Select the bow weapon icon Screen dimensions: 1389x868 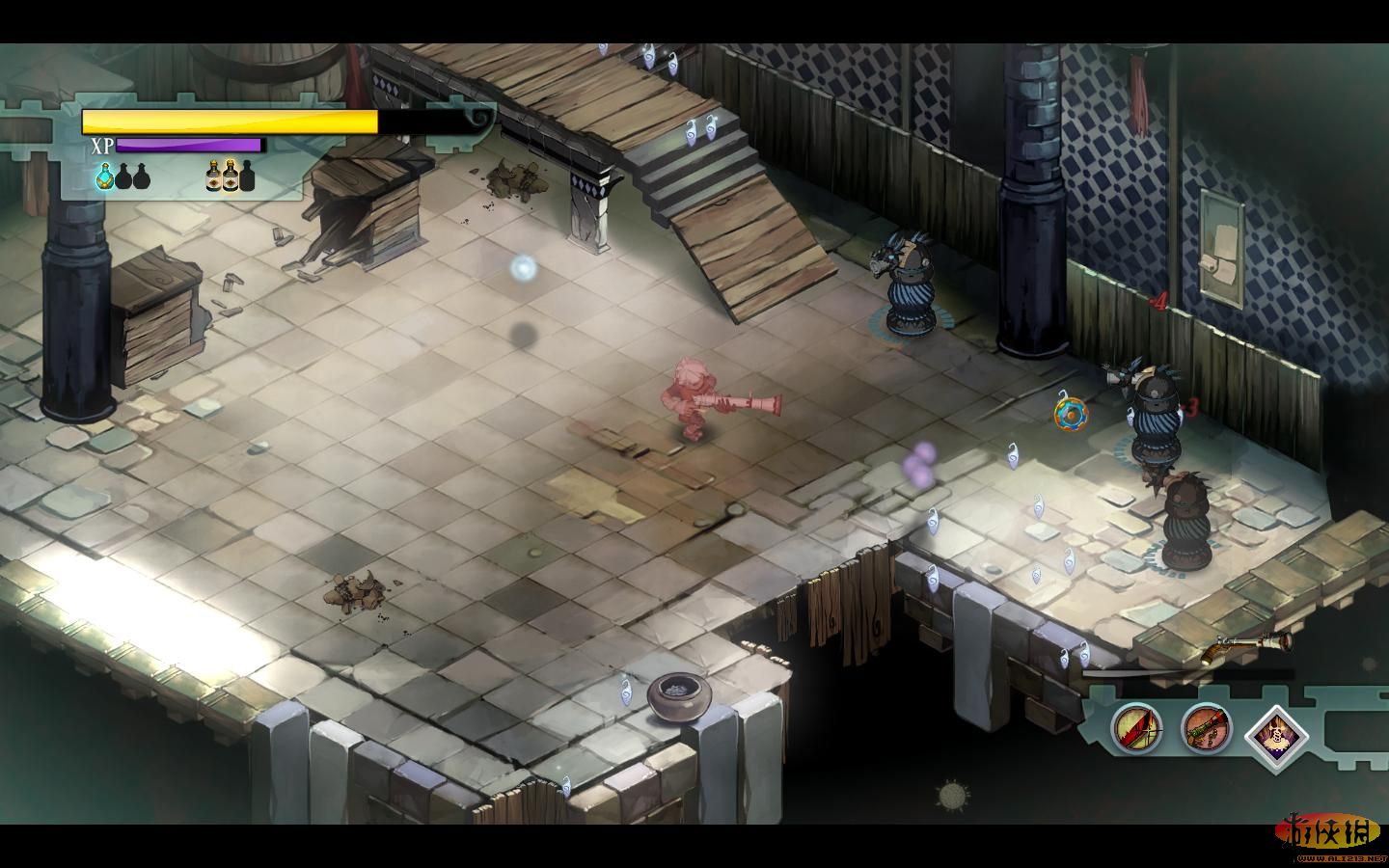coord(1136,727)
